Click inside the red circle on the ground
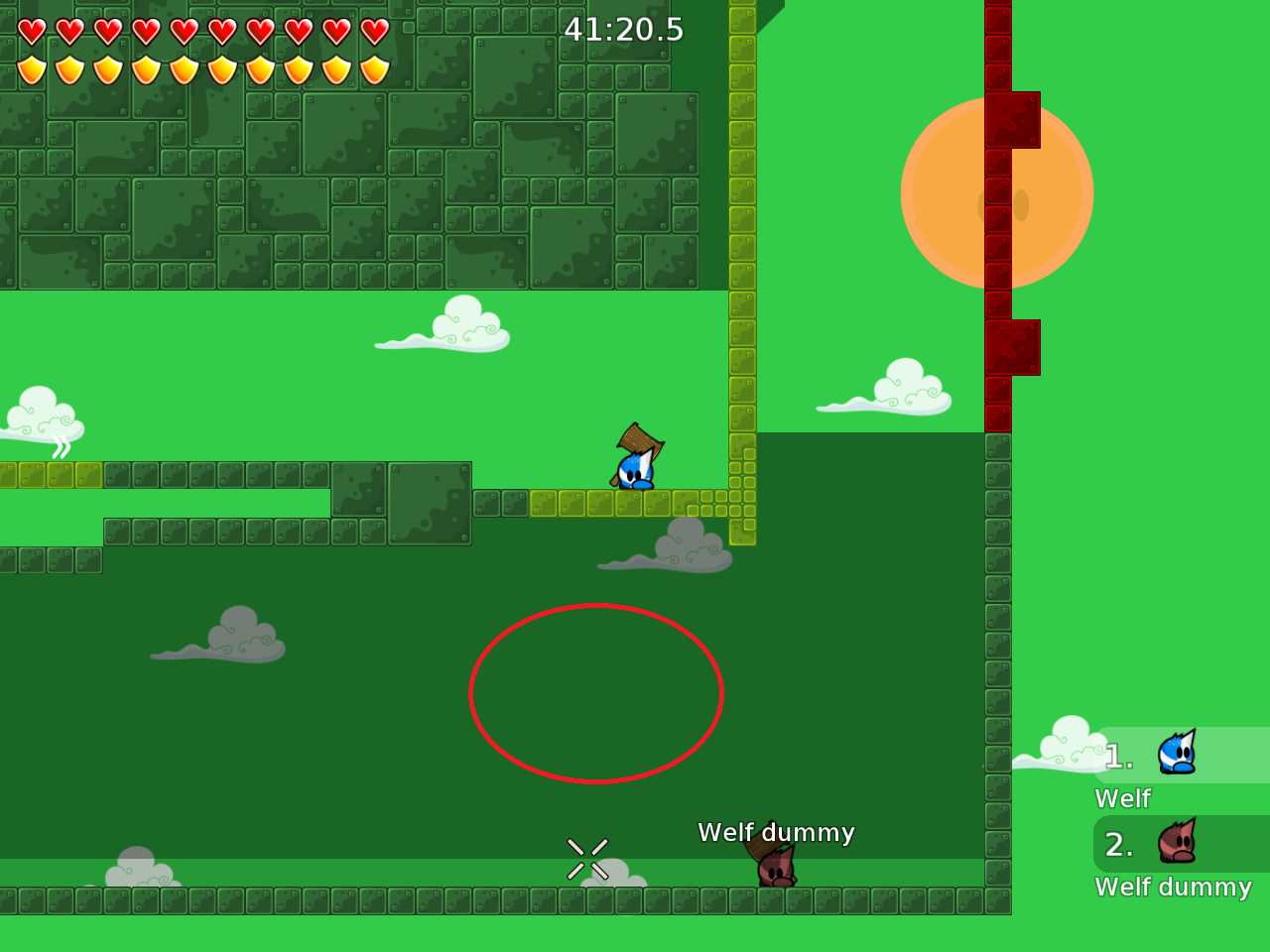The height and width of the screenshot is (952, 1270). coord(595,692)
